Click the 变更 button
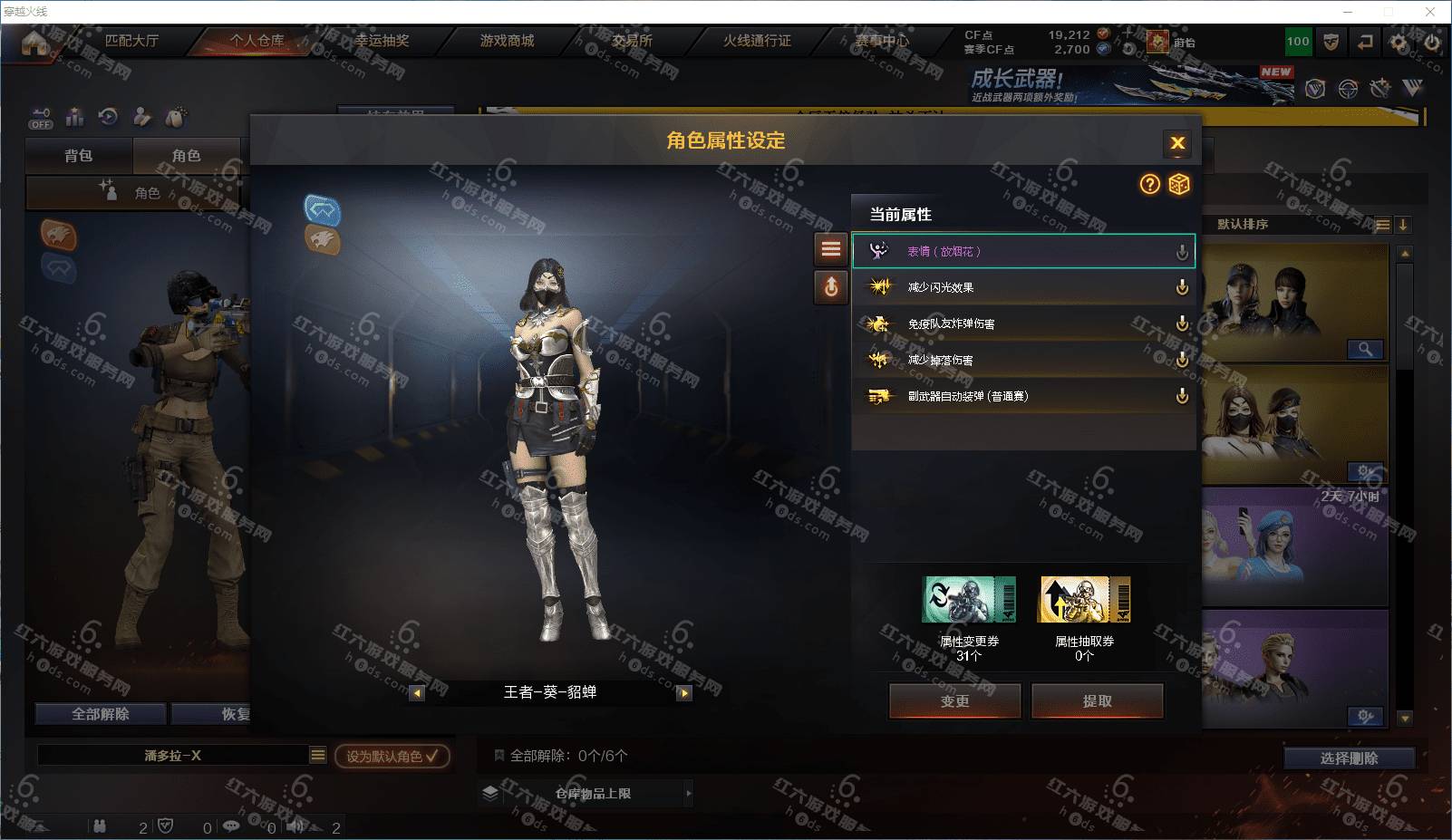Screen dimensions: 1452x840 (954, 700)
